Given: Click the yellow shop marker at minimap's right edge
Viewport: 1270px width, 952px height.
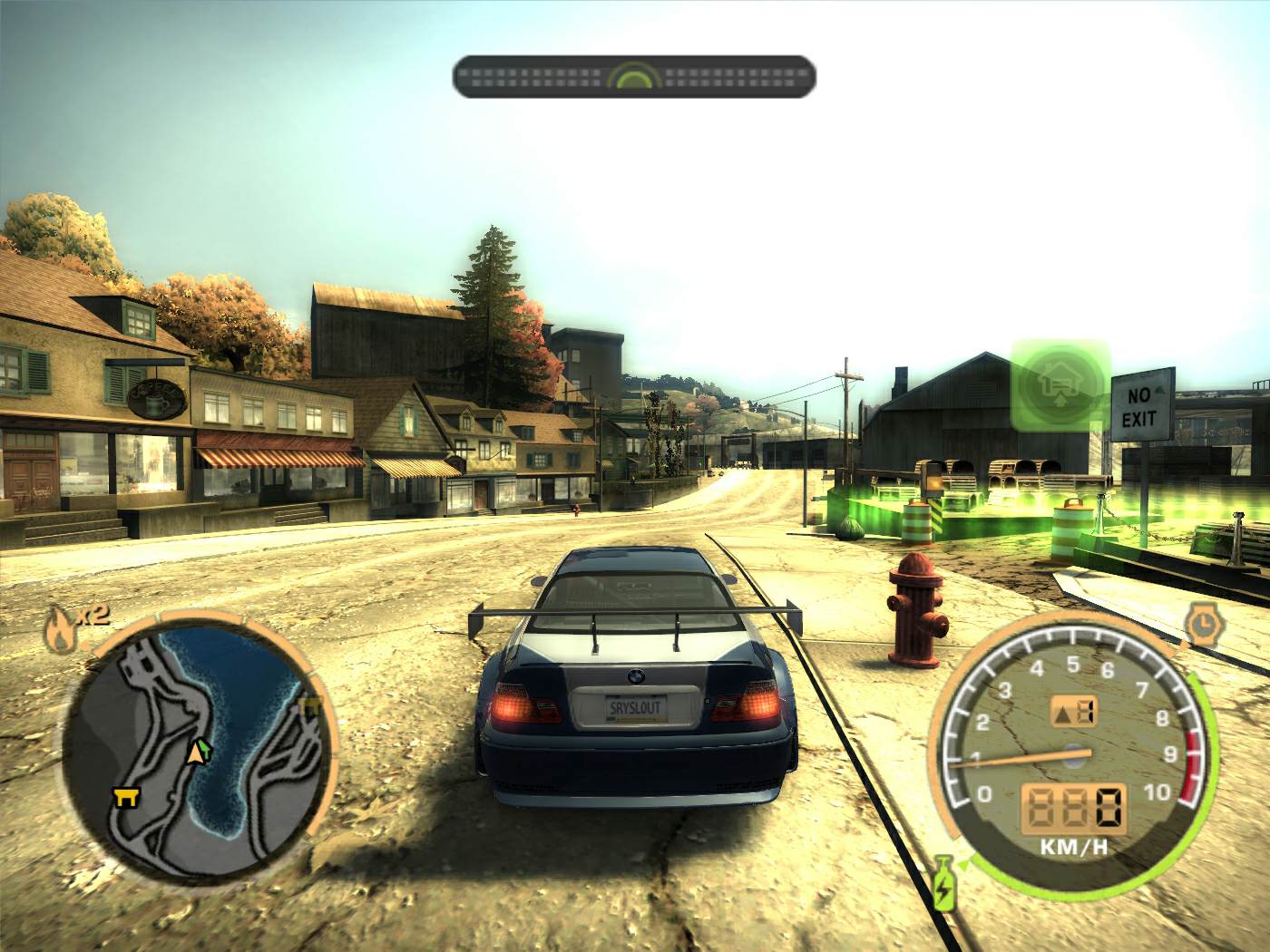Looking at the screenshot, I should [x=310, y=705].
